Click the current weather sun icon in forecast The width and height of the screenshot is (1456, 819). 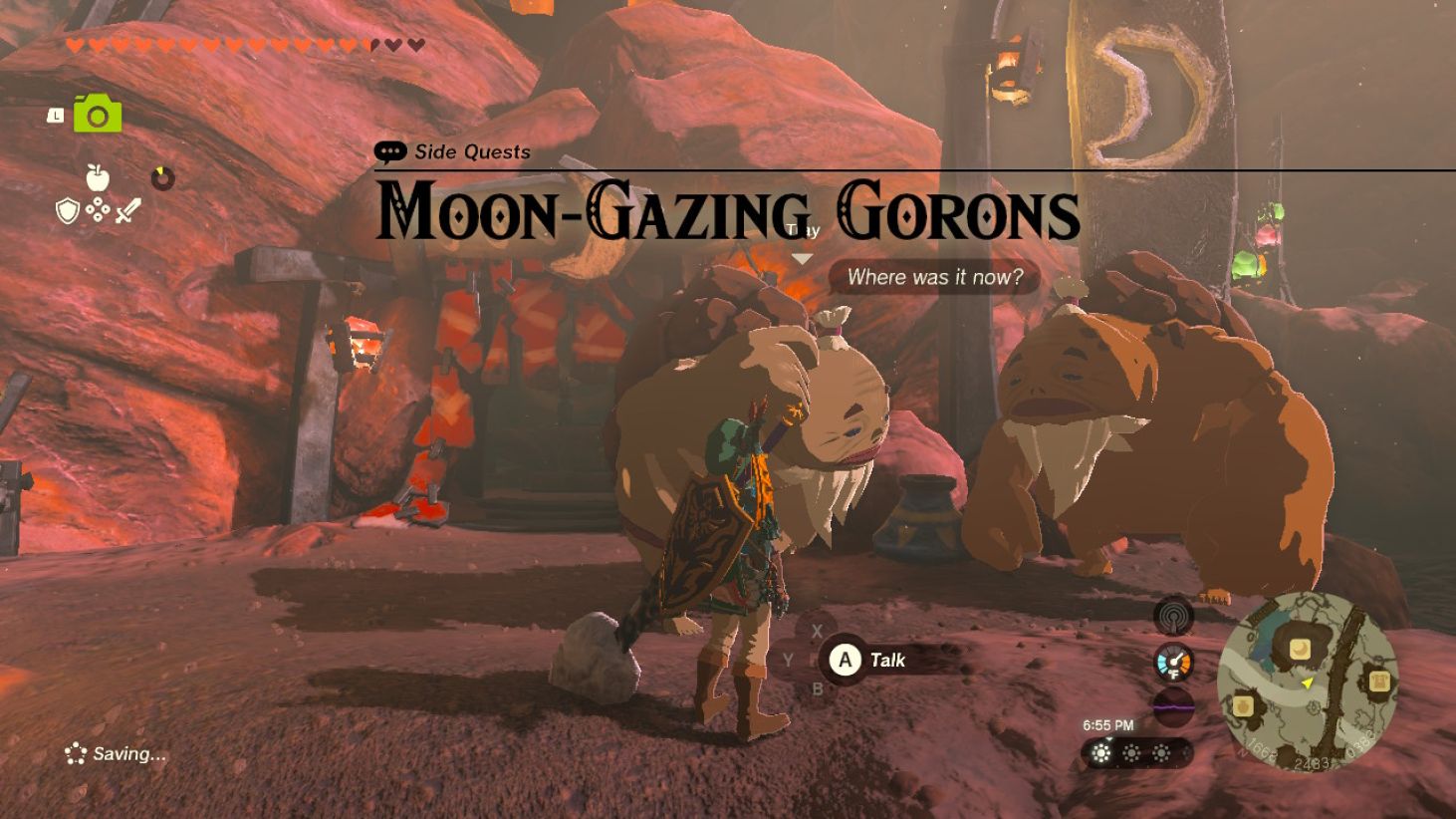(1101, 755)
